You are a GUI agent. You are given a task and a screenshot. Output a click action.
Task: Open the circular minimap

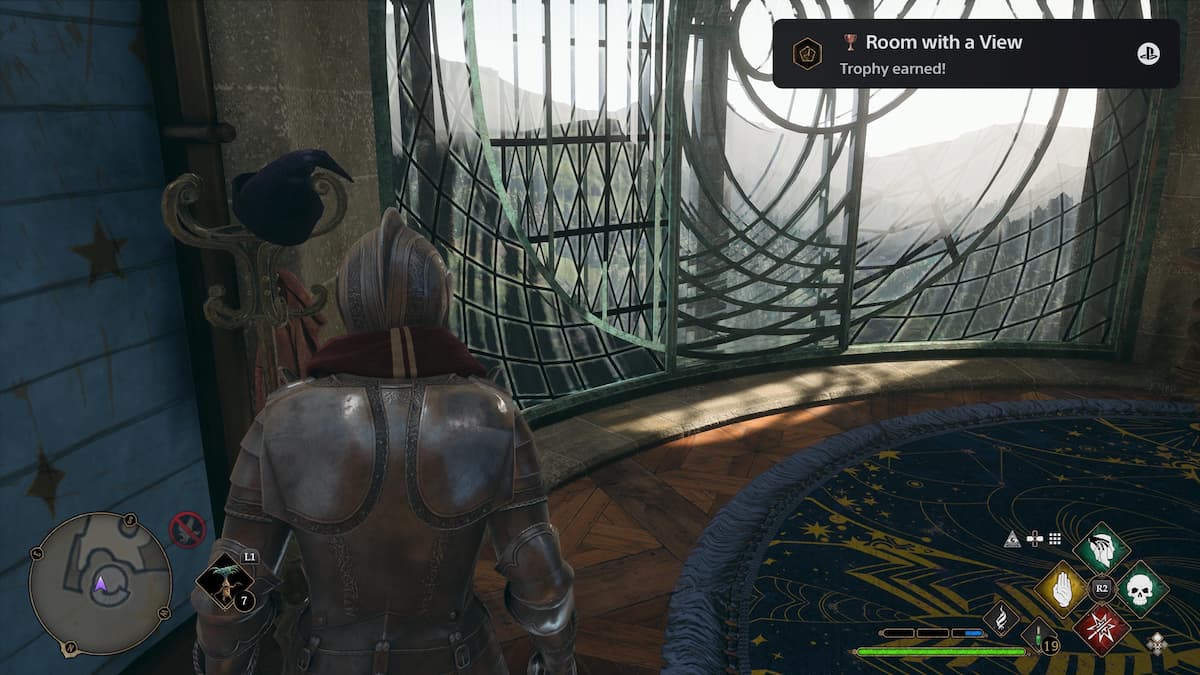click(x=100, y=584)
